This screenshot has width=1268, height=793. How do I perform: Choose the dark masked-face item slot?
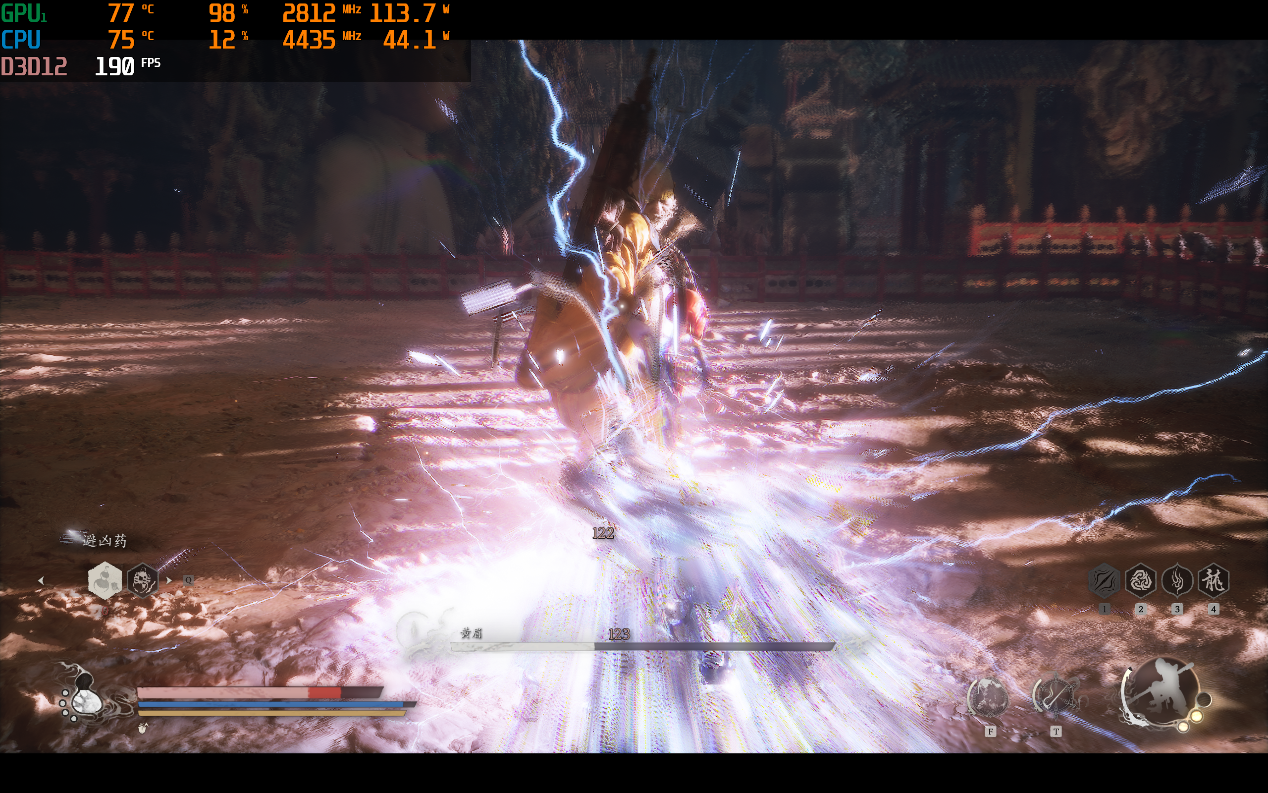[x=142, y=580]
